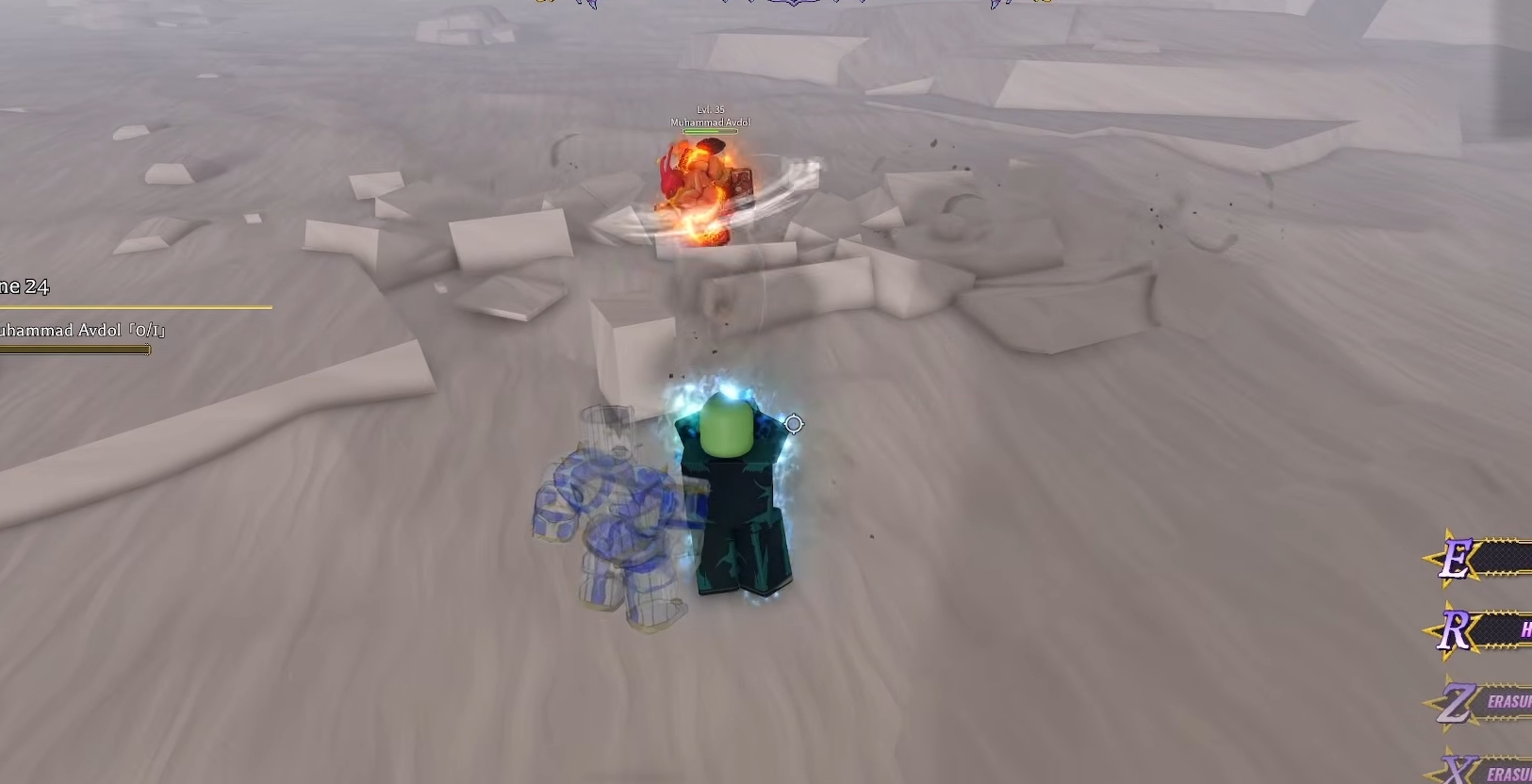
Task: Click the center crosshair reticle
Action: 793,424
